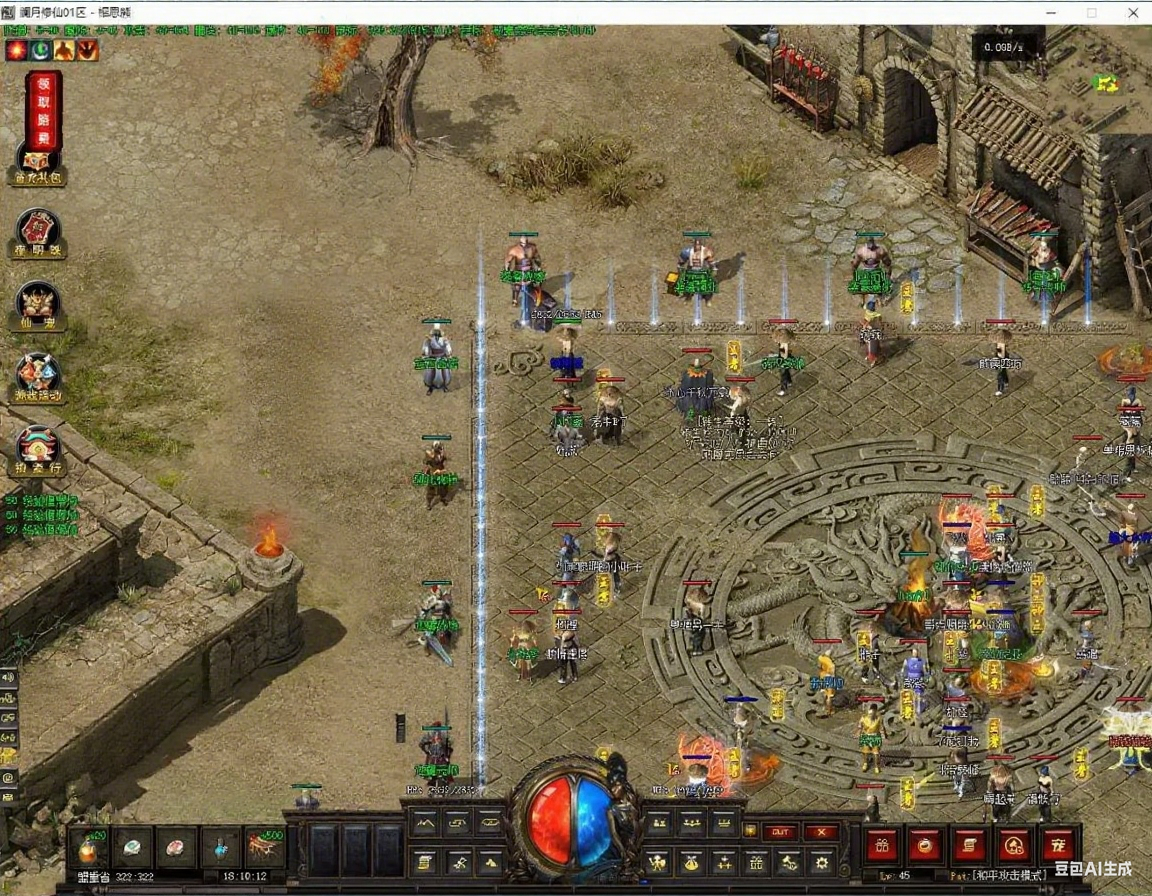Open the gear settings button in bottom bar

pos(821,861)
